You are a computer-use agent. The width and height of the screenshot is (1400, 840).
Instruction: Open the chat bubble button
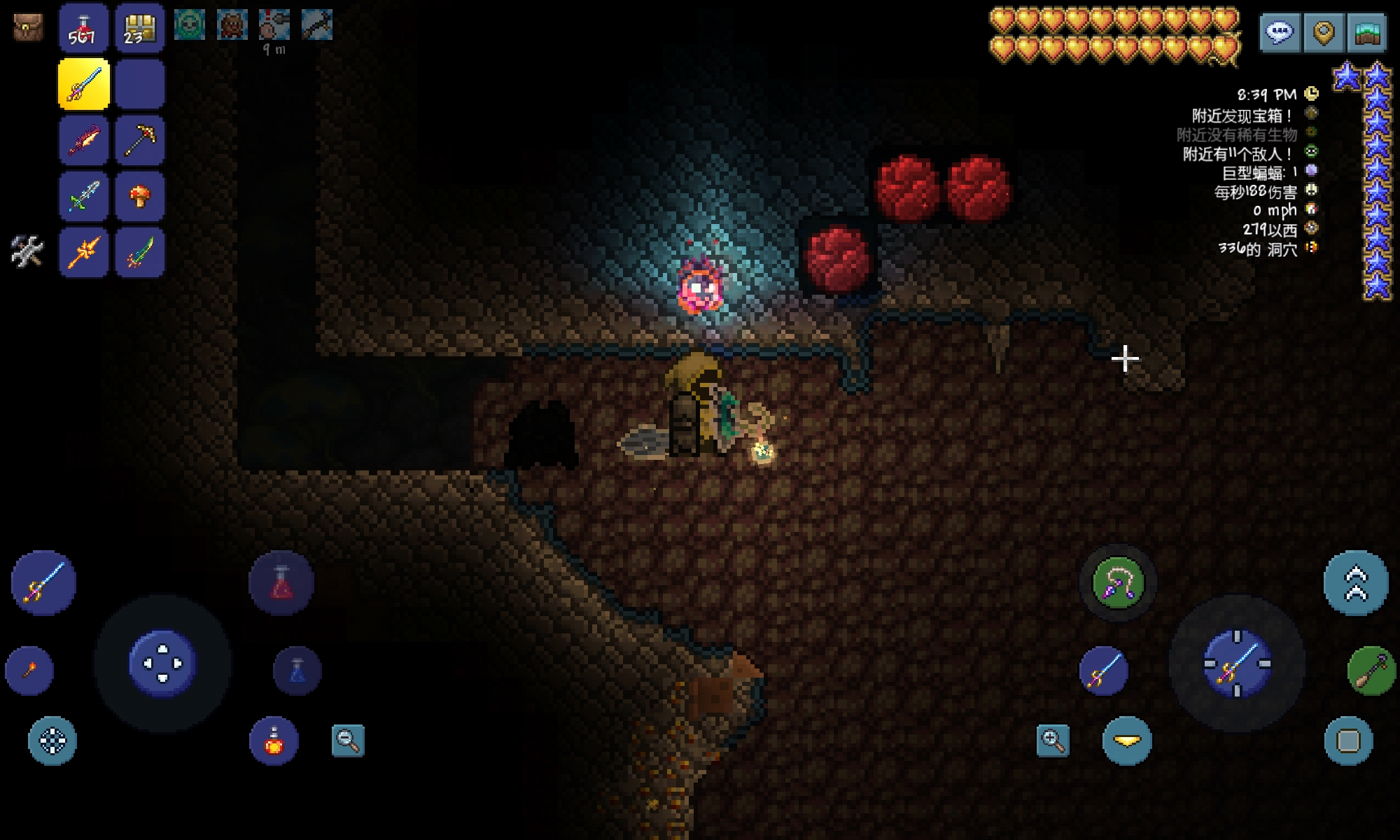click(x=1280, y=32)
